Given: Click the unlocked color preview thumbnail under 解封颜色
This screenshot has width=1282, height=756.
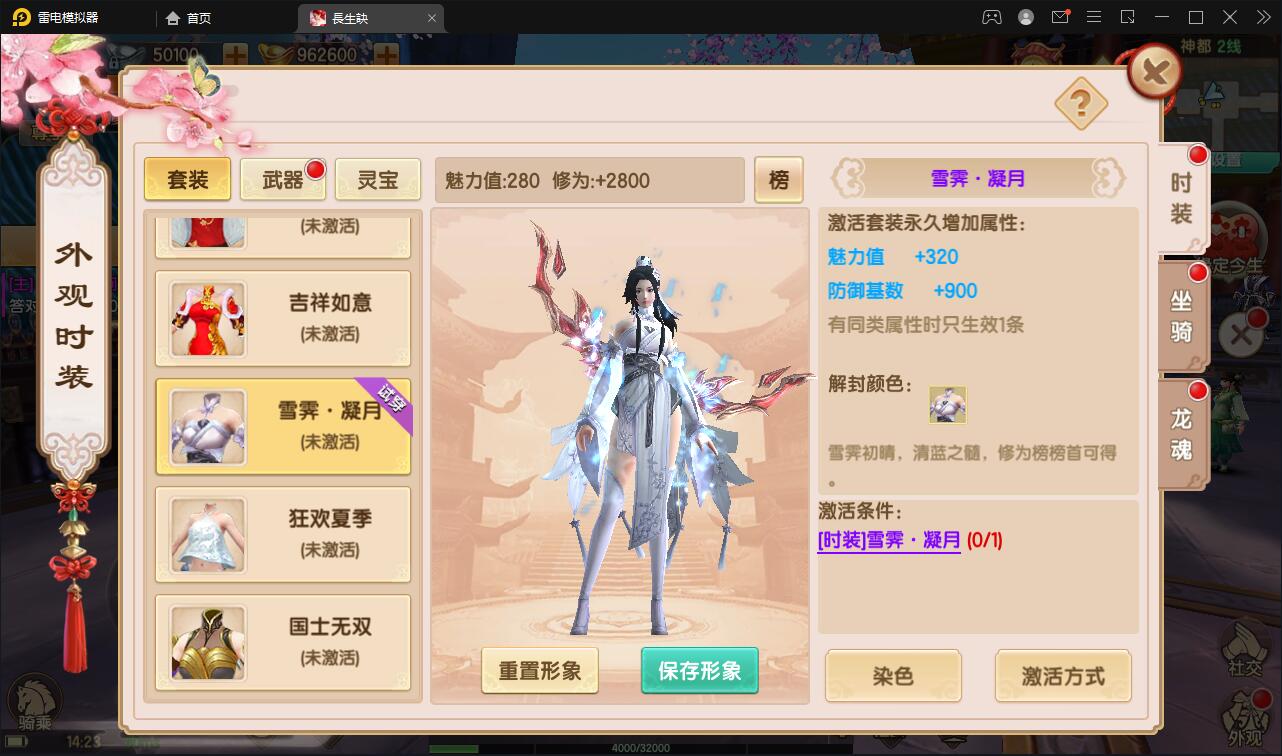Looking at the screenshot, I should (947, 403).
